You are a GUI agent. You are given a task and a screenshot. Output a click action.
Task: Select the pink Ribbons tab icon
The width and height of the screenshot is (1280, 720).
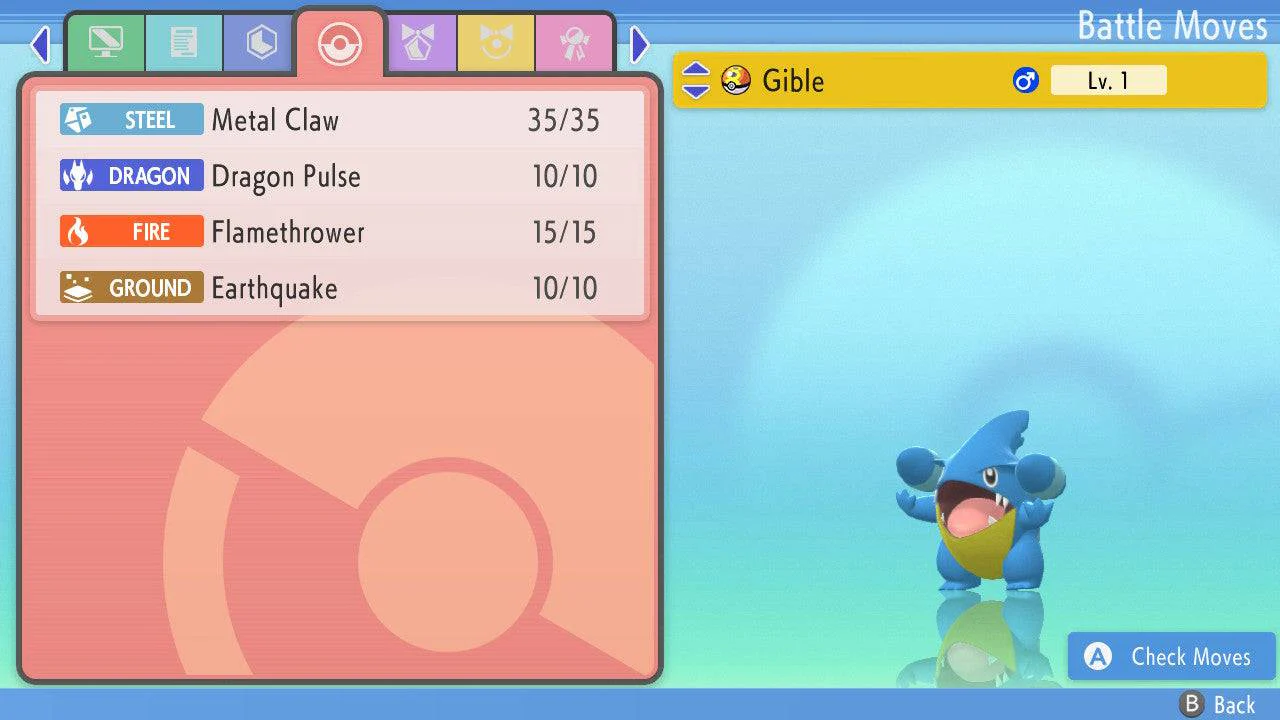click(576, 43)
